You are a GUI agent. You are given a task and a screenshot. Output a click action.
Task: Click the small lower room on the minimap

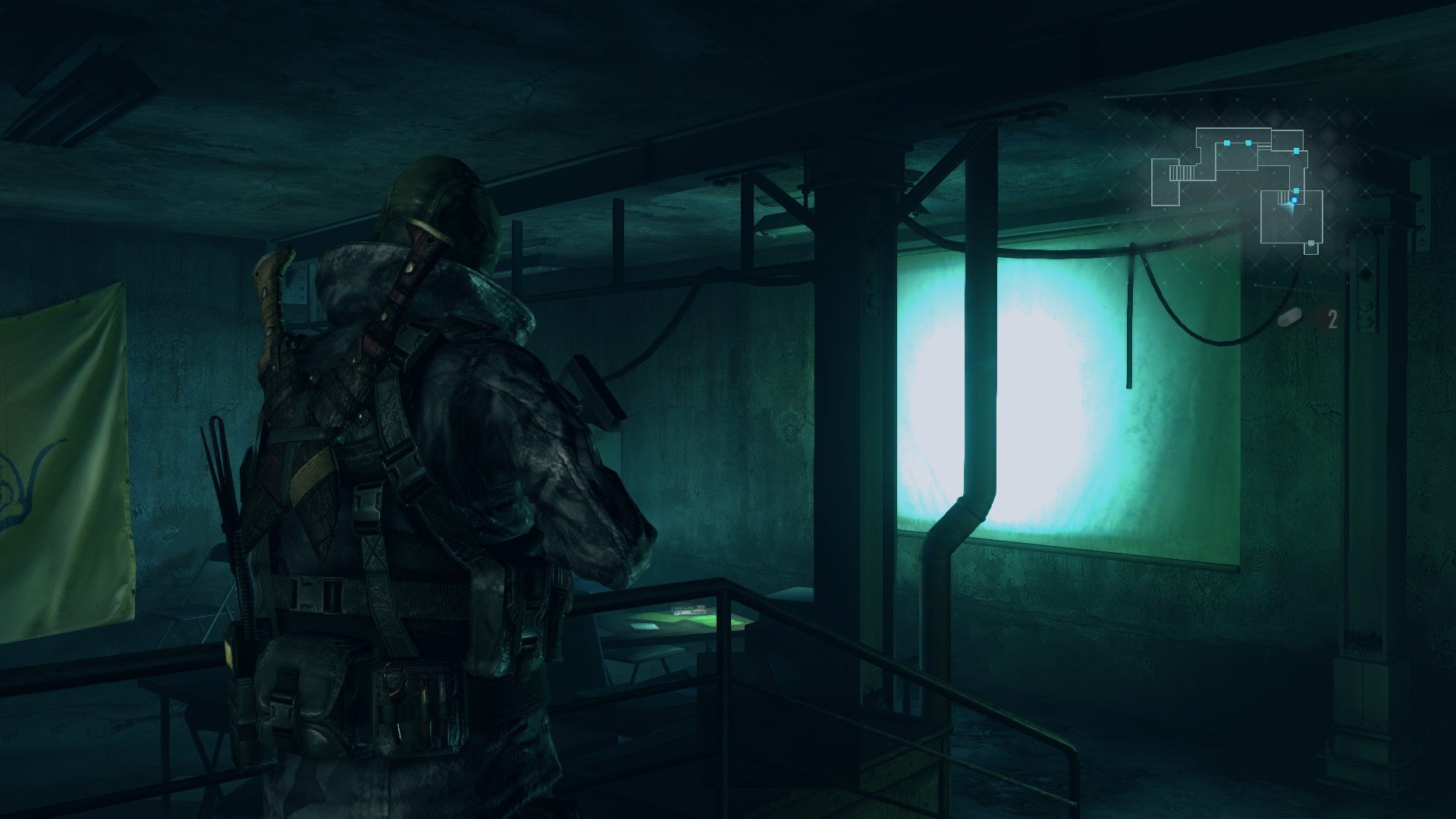(x=1311, y=250)
